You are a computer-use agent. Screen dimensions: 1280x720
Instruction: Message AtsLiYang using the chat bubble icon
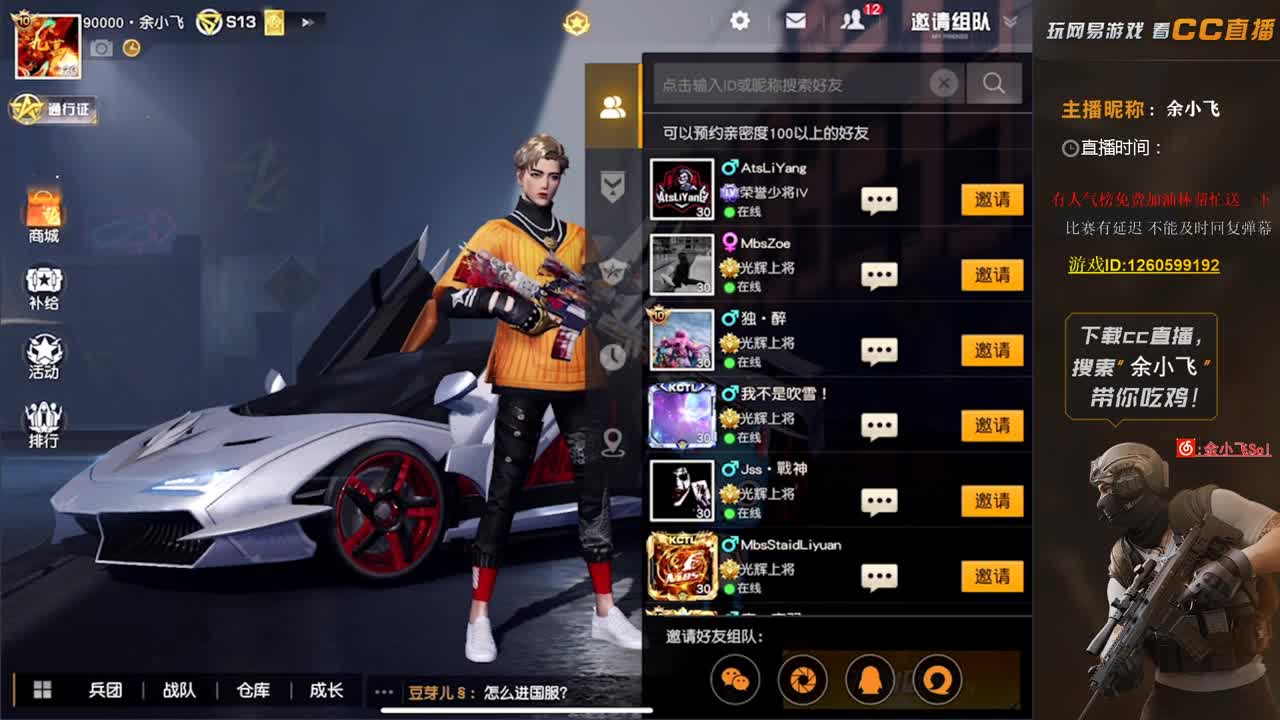878,199
